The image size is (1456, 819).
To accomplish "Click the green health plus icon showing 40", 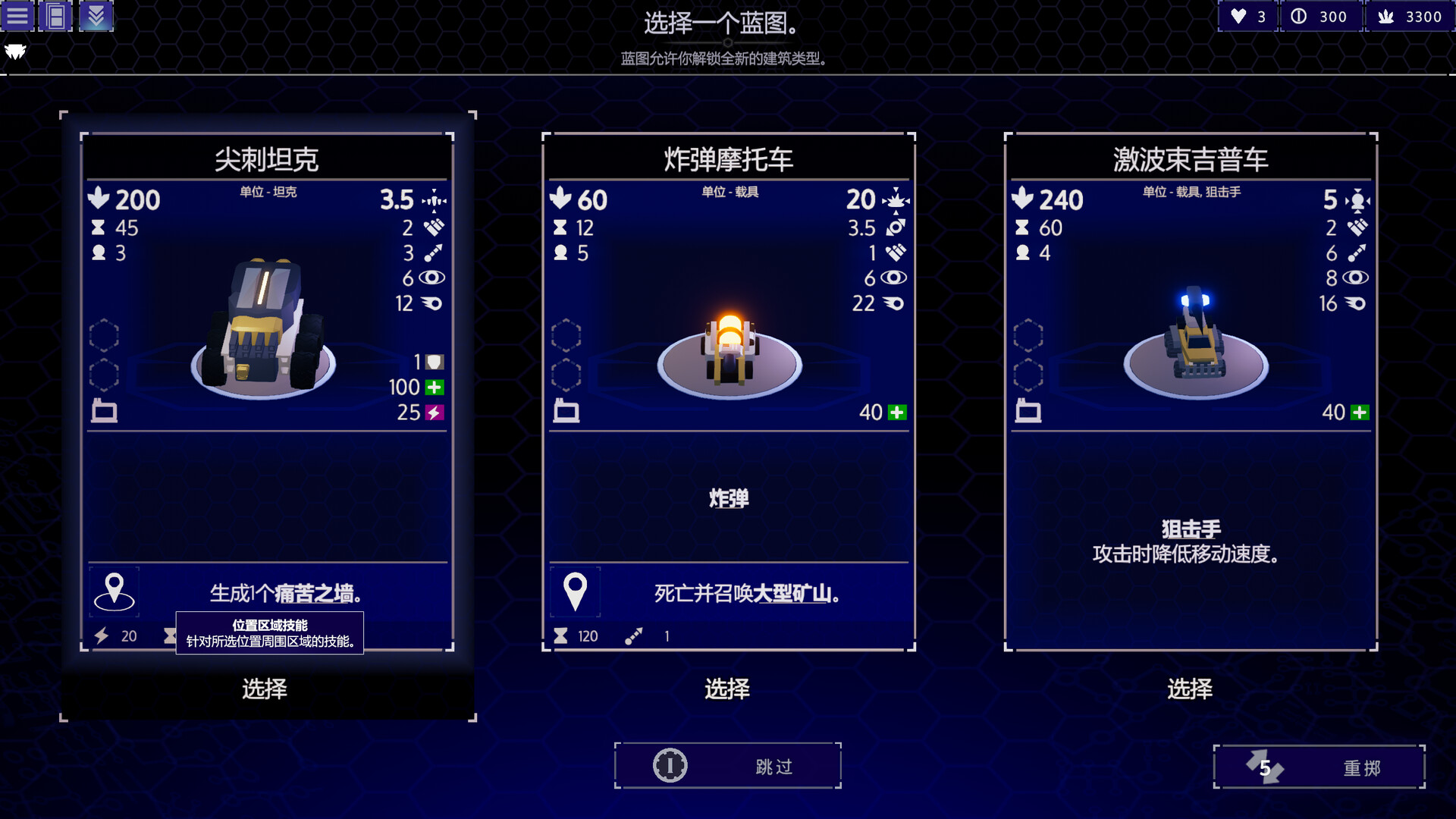I will tap(895, 413).
